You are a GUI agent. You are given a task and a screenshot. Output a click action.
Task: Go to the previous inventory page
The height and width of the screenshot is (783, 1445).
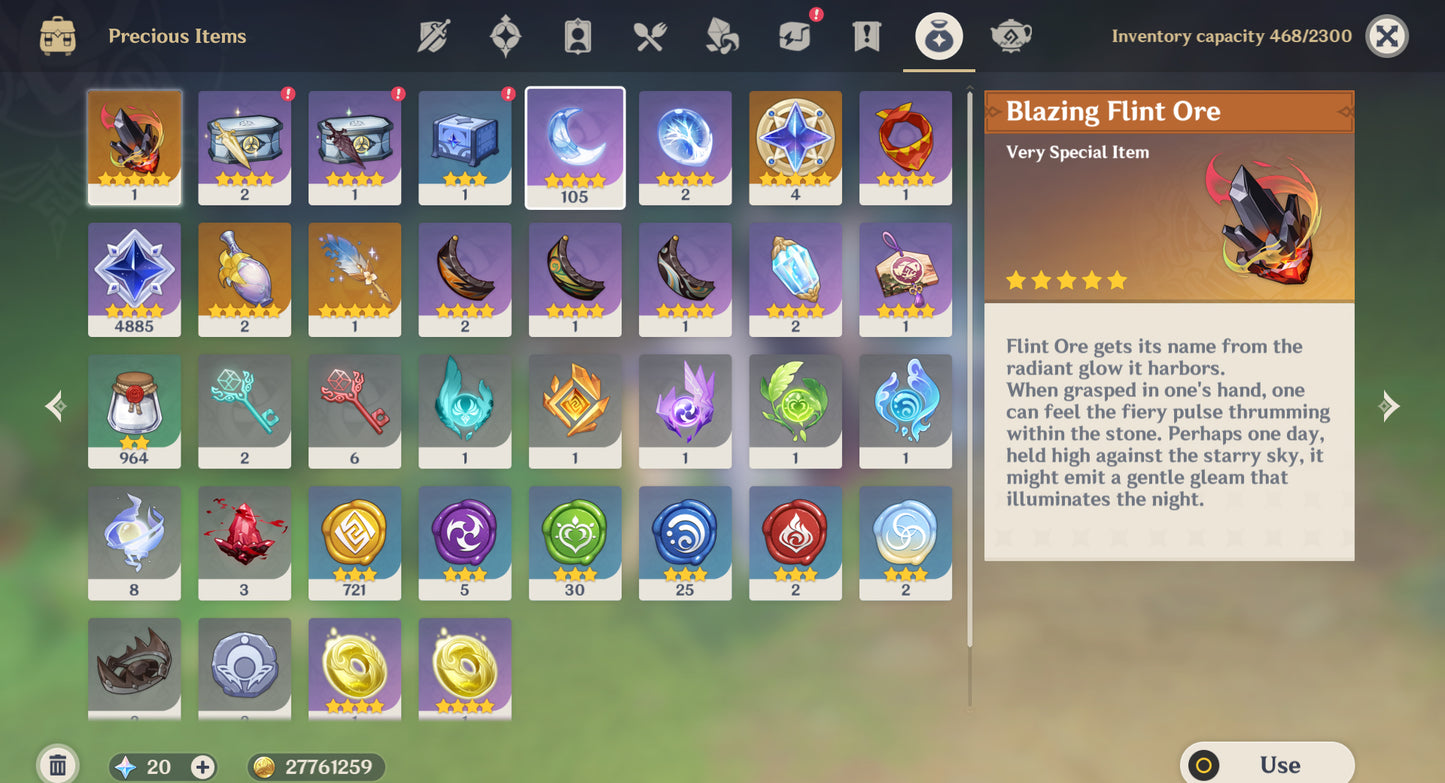click(x=55, y=406)
